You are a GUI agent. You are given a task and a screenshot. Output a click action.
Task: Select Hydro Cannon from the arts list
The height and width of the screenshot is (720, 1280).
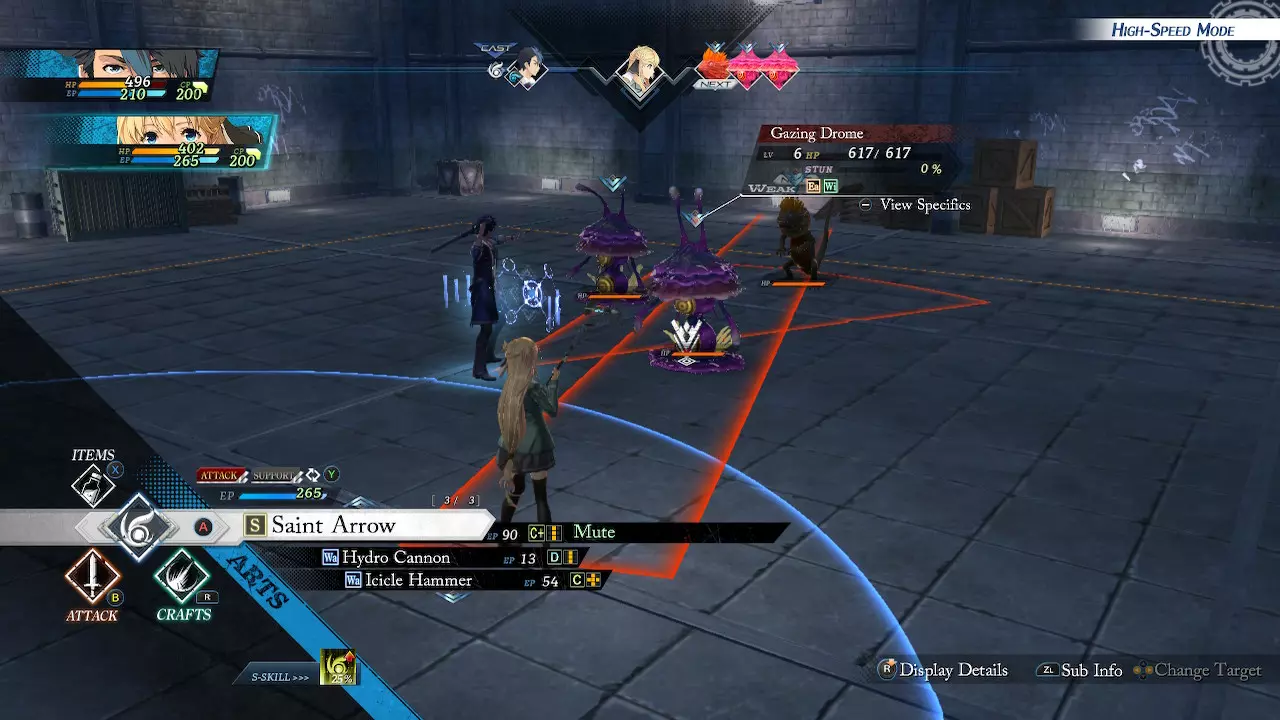click(396, 557)
